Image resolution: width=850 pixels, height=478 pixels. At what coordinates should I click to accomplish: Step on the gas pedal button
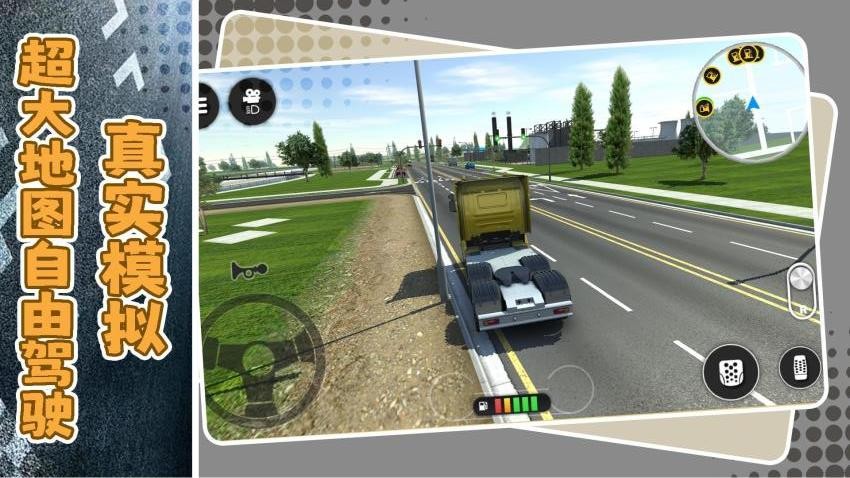[799, 367]
